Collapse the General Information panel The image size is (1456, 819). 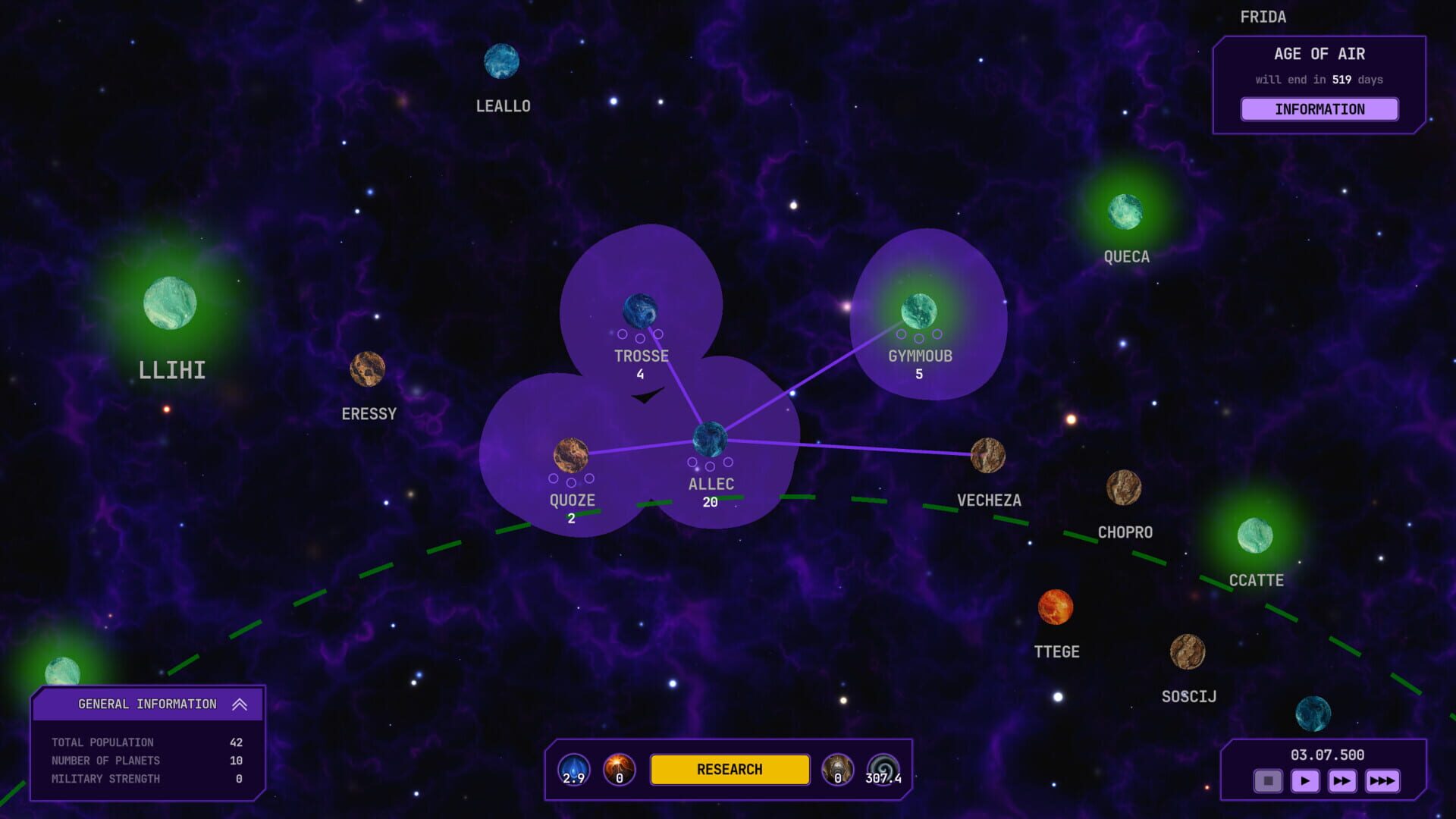[x=240, y=704]
